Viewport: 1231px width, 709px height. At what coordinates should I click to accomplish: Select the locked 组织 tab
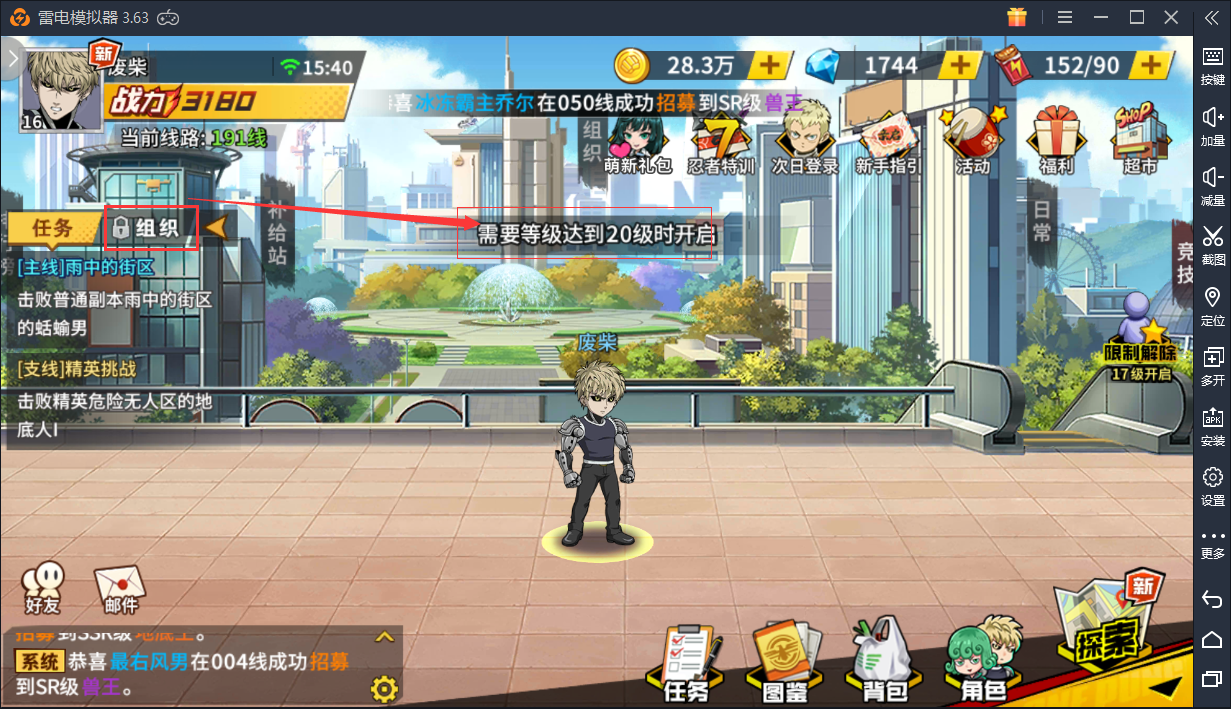(x=152, y=228)
